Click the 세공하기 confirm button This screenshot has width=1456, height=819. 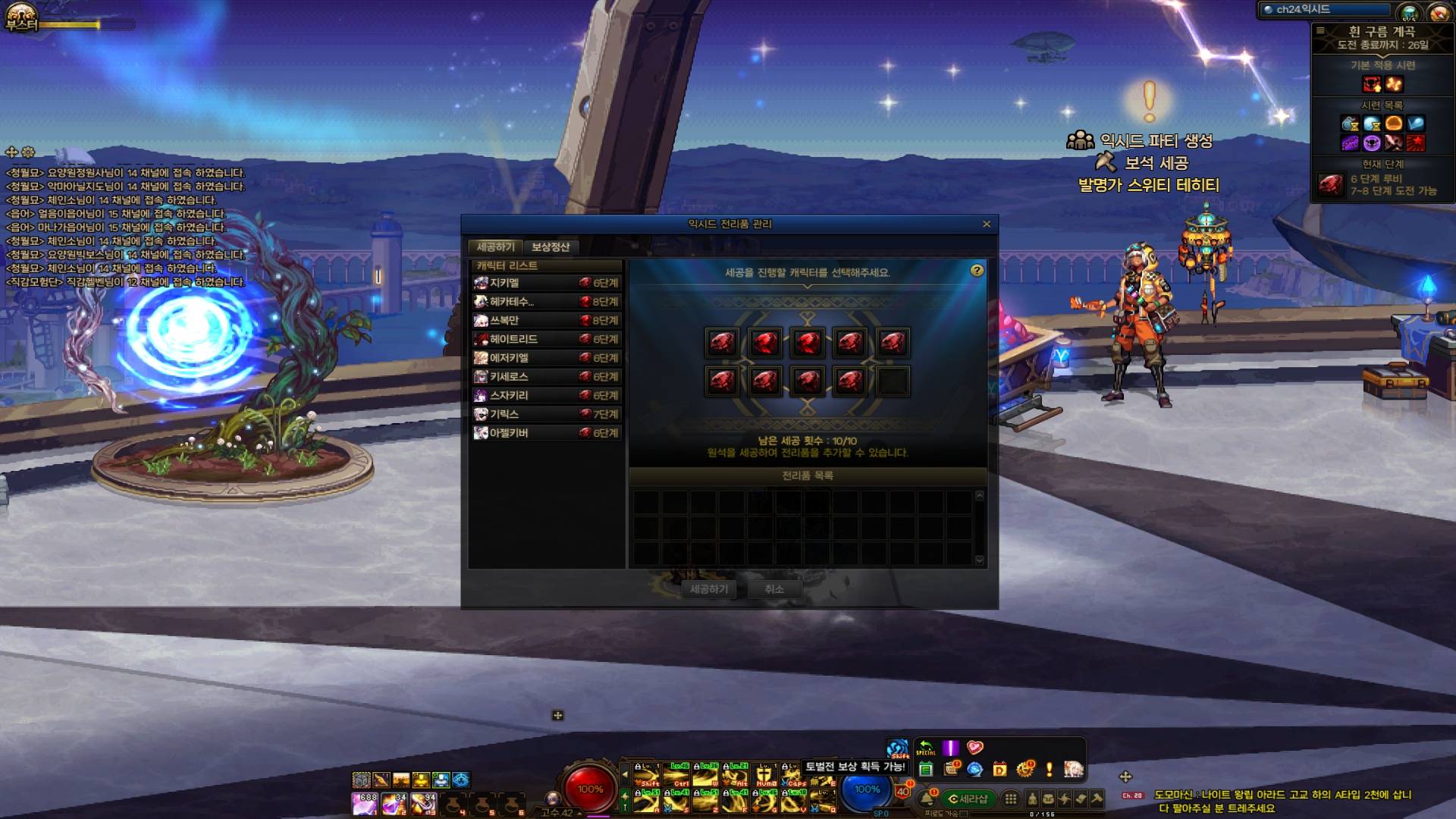pyautogui.click(x=708, y=589)
